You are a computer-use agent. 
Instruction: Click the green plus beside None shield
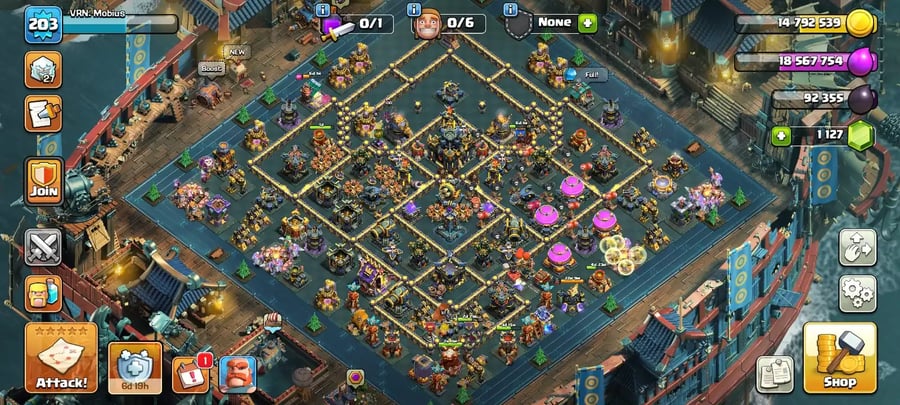coord(587,22)
